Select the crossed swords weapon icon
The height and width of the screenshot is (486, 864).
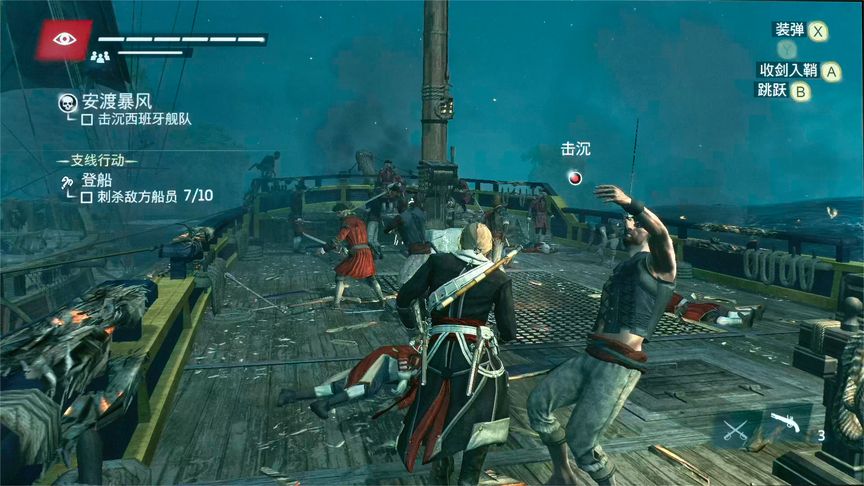(736, 431)
